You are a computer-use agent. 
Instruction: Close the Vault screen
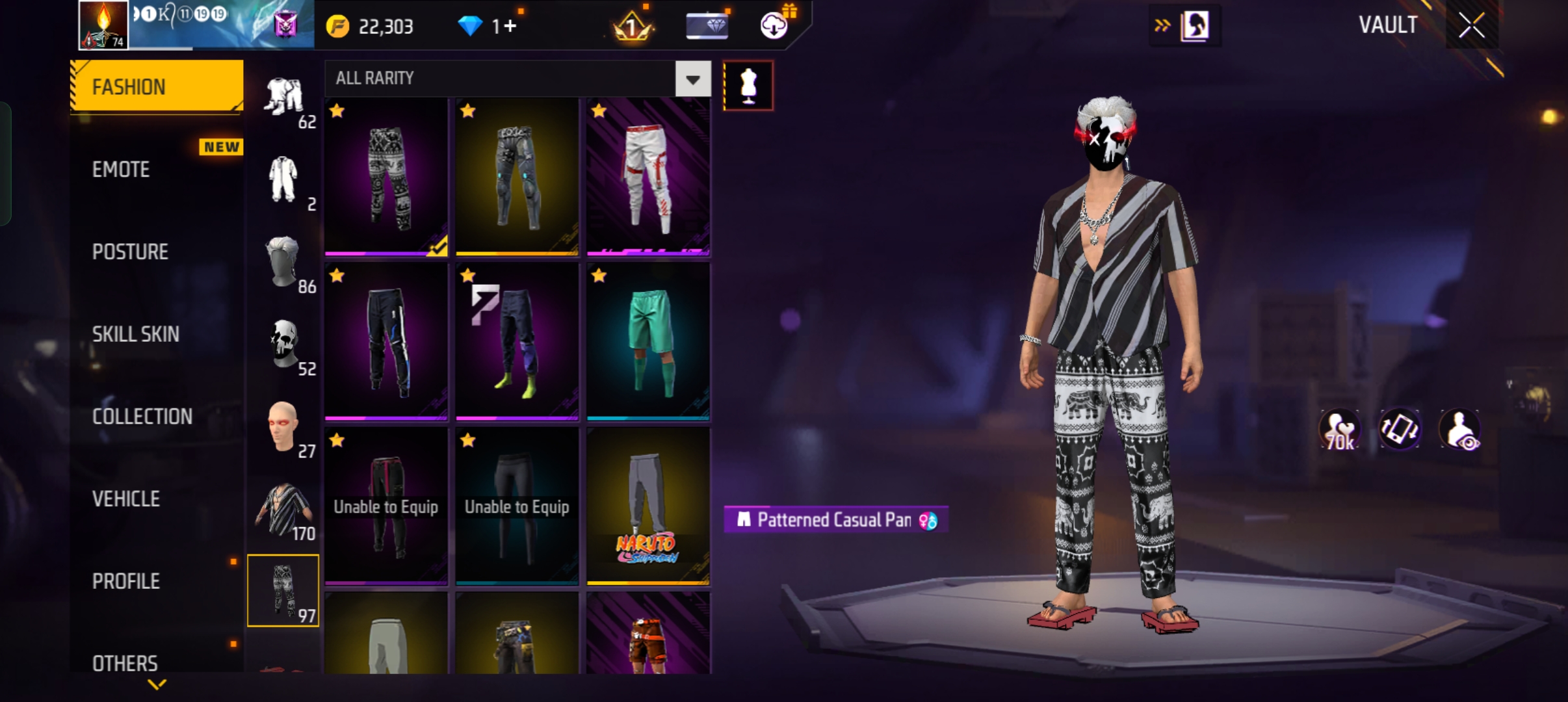(1471, 26)
